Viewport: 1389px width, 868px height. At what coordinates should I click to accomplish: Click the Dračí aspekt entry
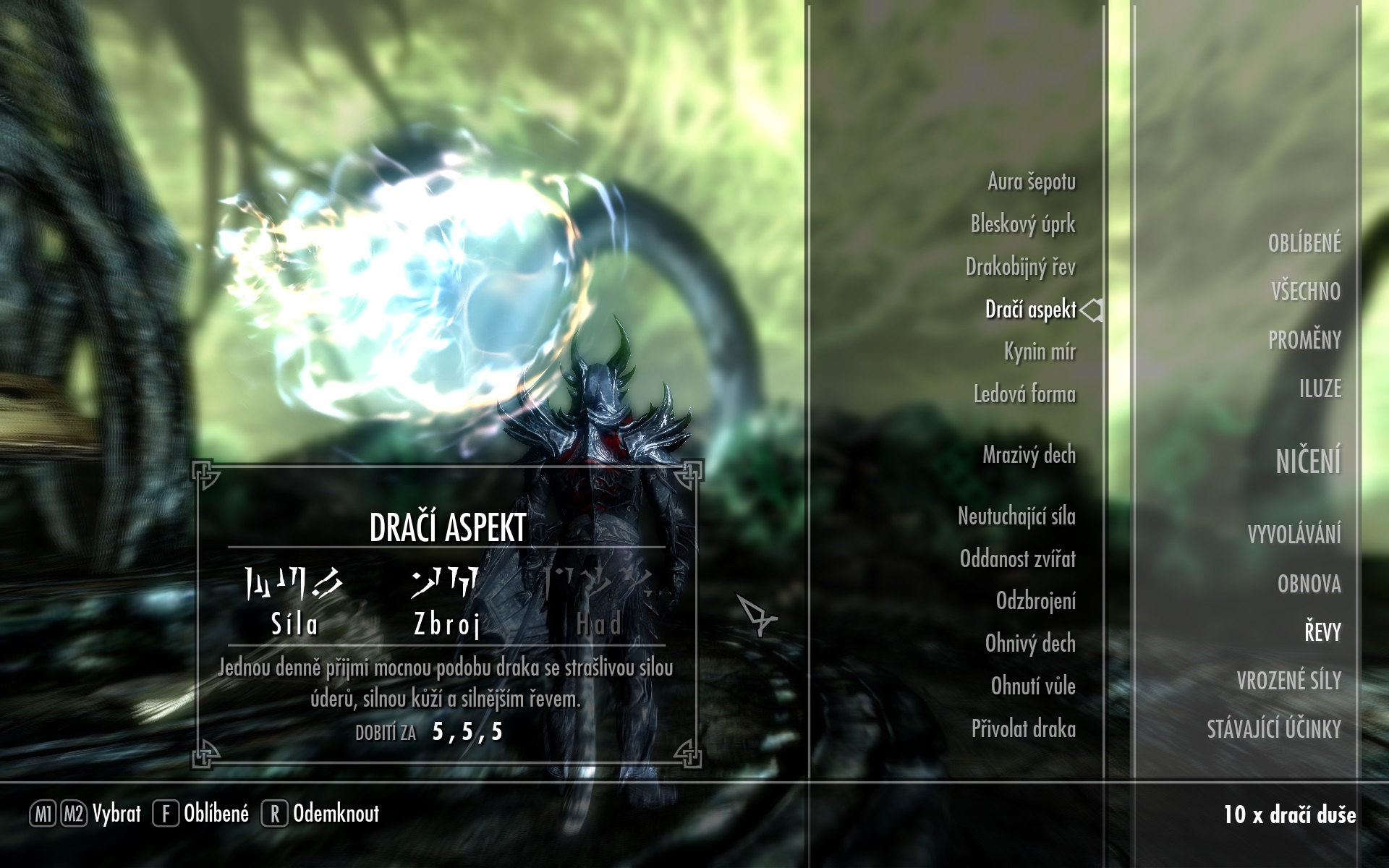click(x=1030, y=310)
